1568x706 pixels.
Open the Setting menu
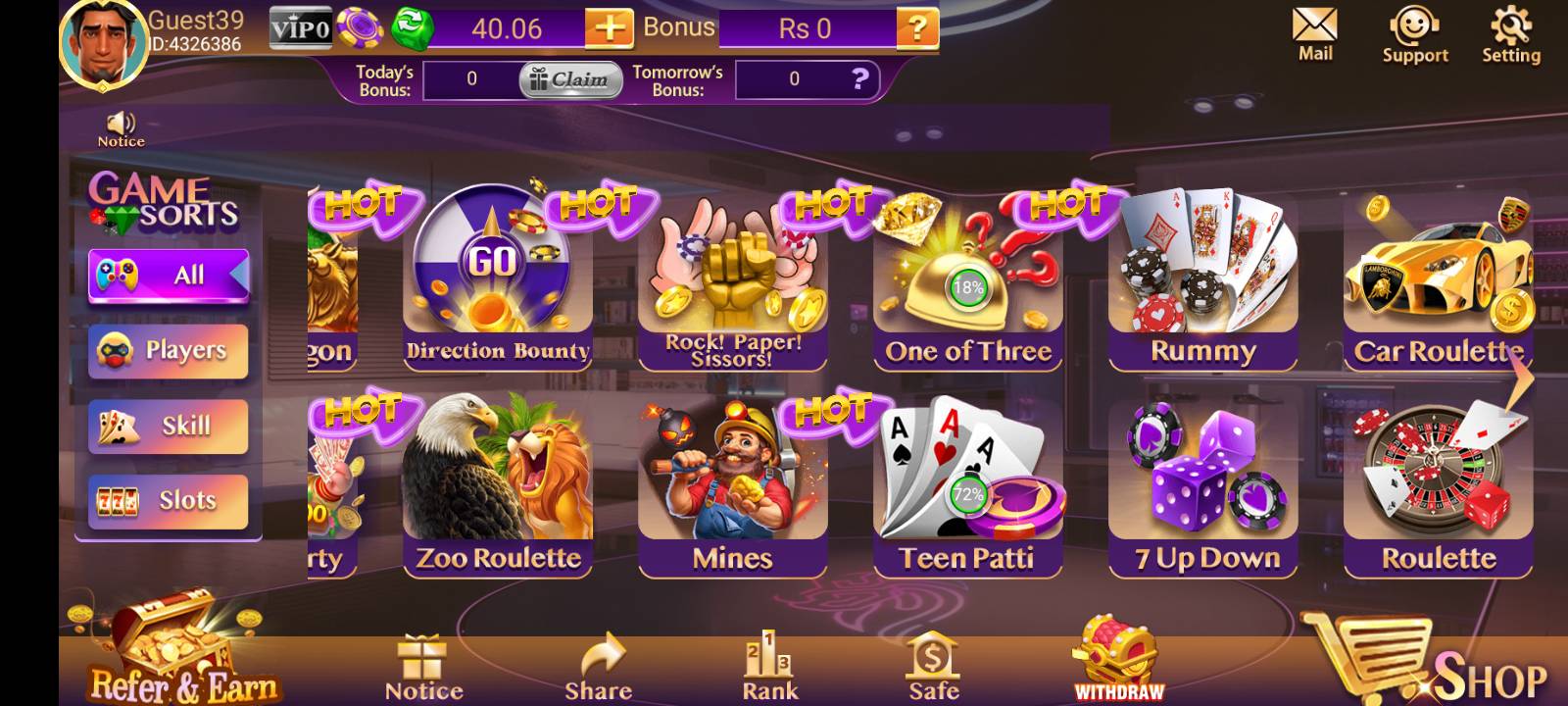(1510, 27)
